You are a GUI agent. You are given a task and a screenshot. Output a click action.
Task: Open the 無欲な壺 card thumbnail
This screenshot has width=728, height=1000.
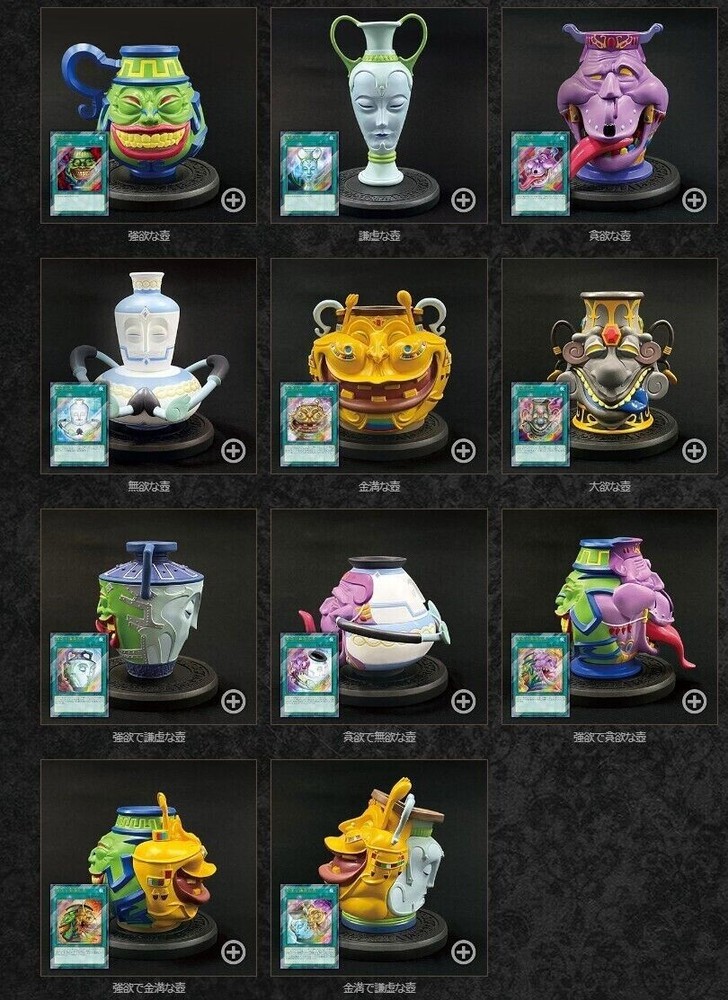[x=79, y=424]
